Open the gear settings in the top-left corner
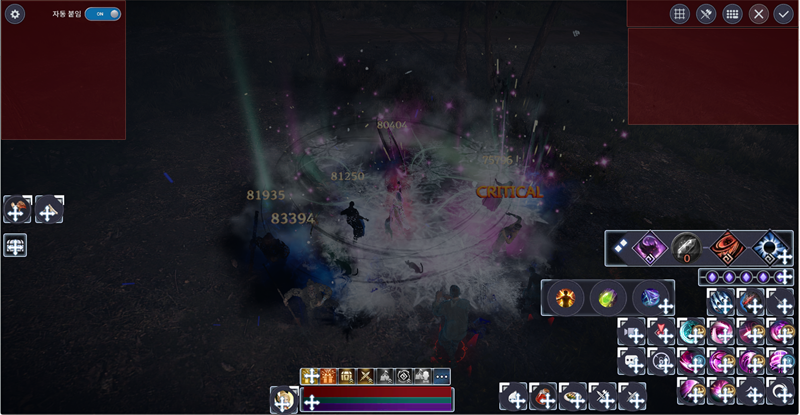 pyautogui.click(x=15, y=14)
